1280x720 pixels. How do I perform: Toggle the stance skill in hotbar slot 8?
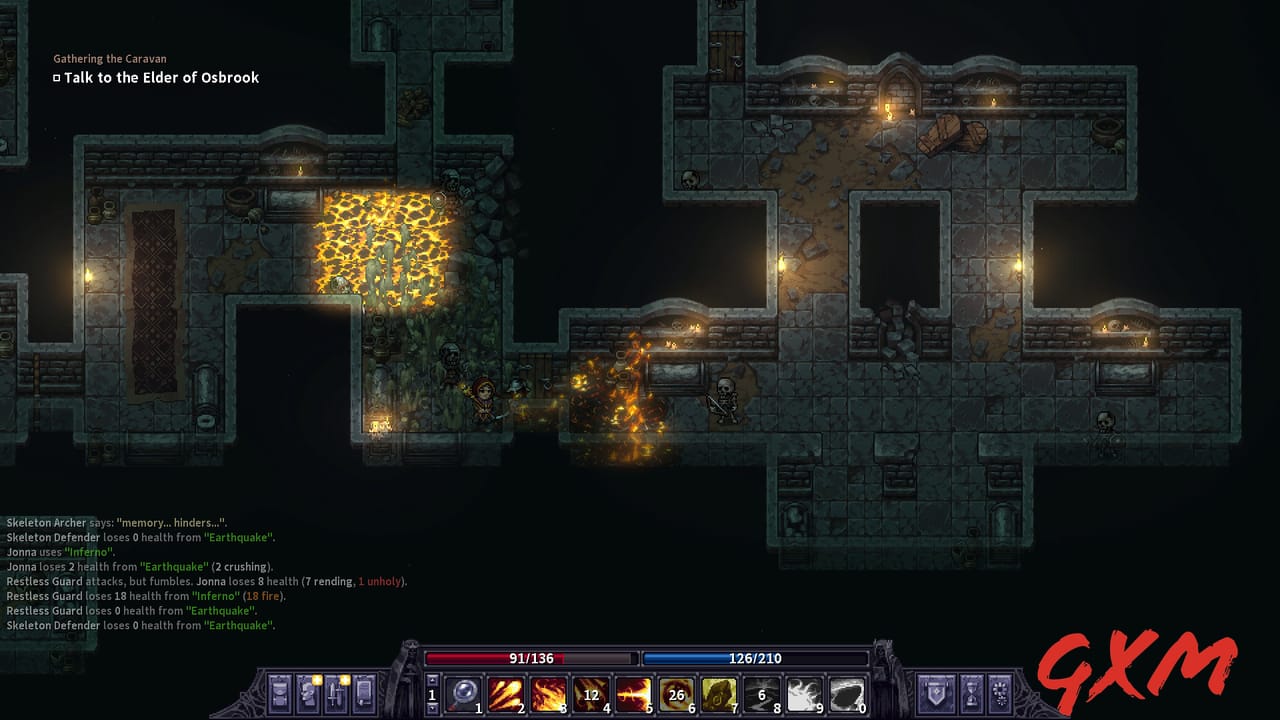click(x=760, y=694)
